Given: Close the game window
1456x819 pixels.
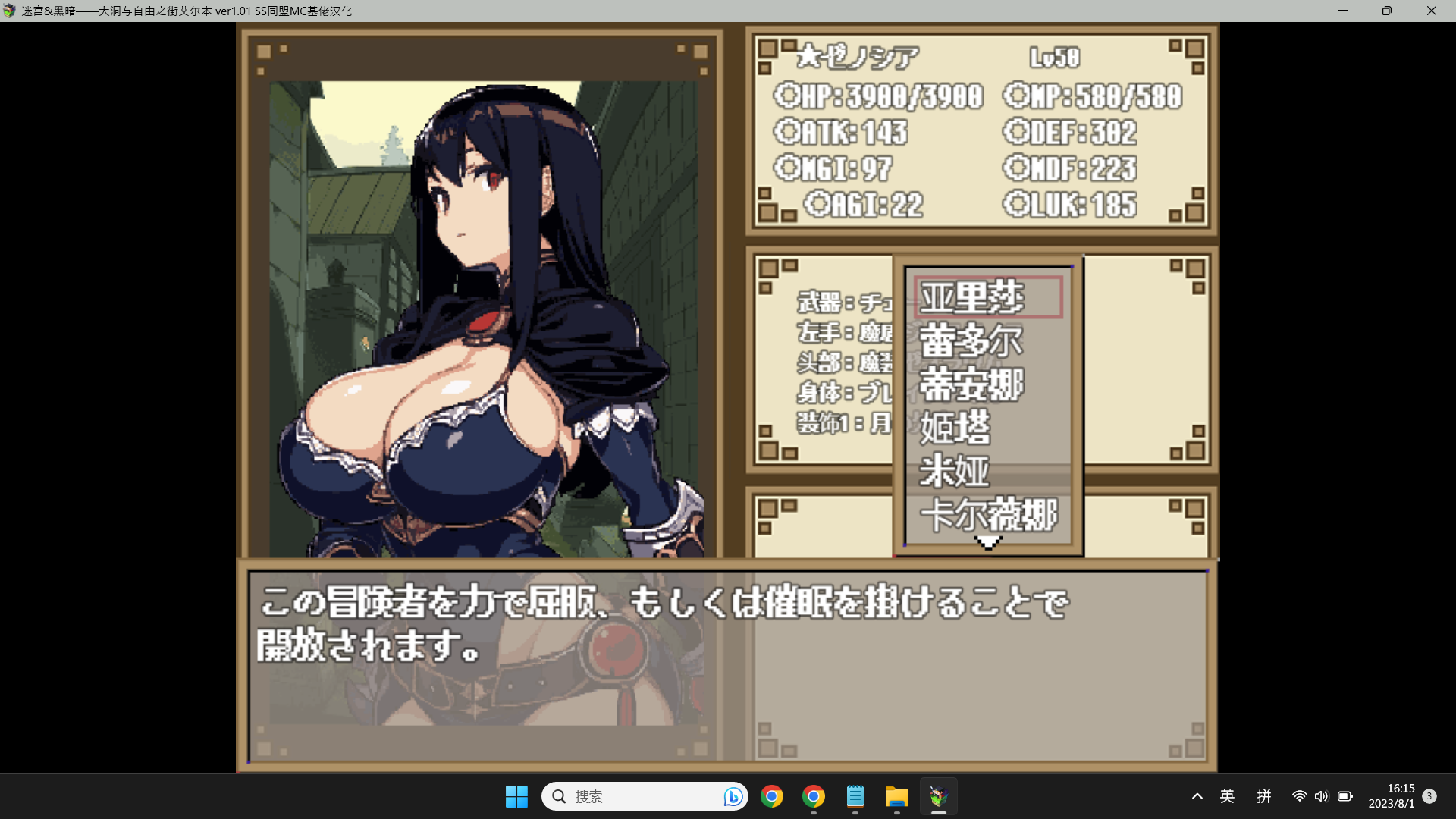Looking at the screenshot, I should tap(1431, 11).
